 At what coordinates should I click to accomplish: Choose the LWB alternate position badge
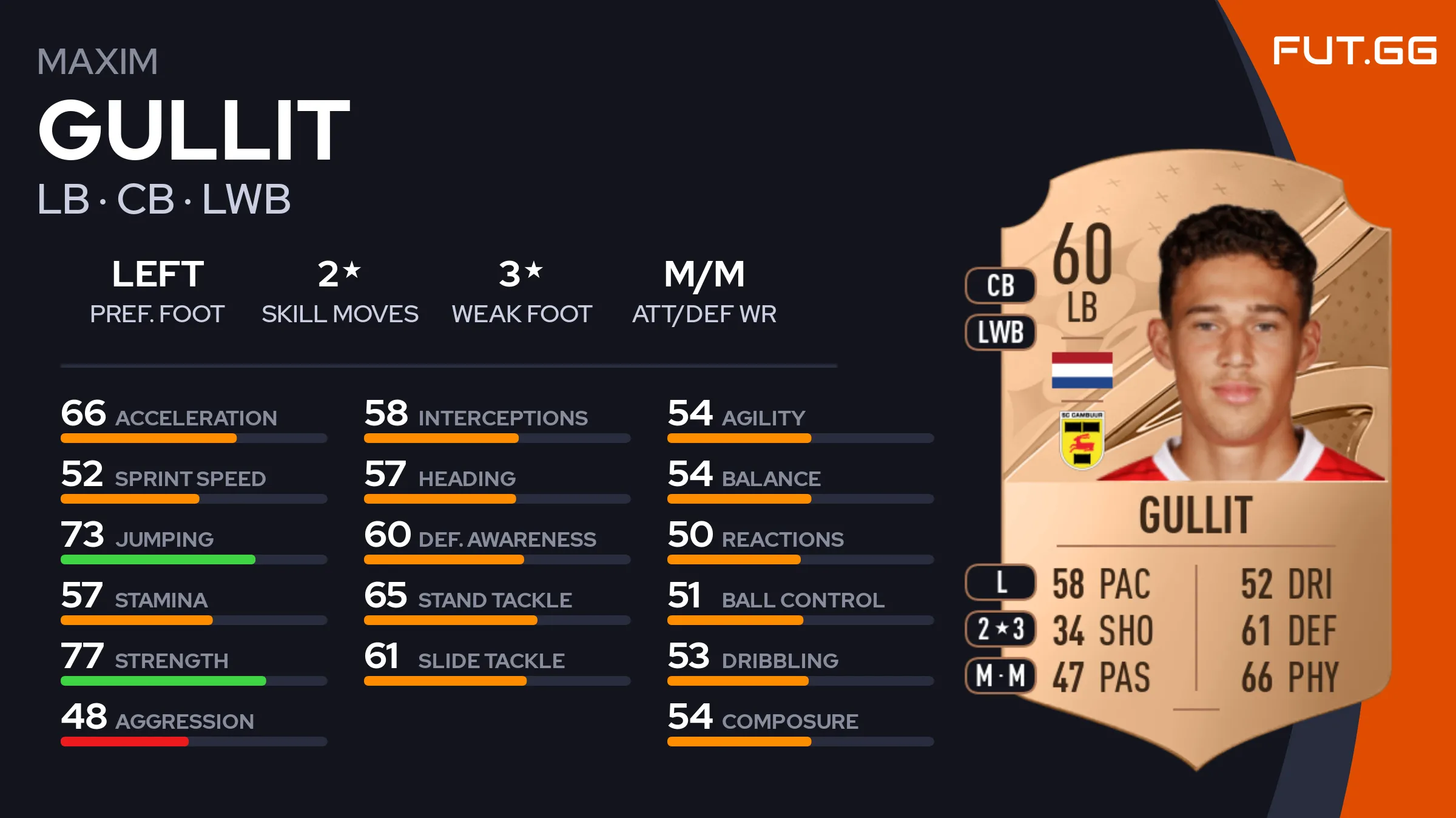(1000, 333)
